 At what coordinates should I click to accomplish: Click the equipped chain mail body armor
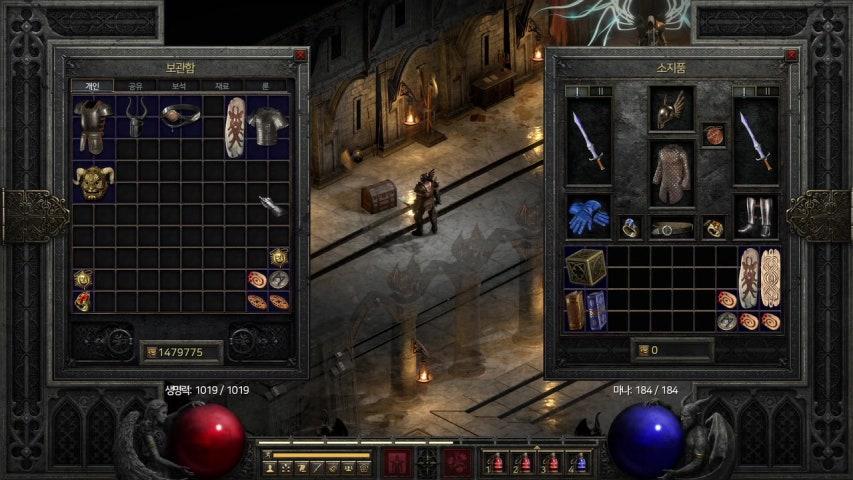click(x=671, y=173)
